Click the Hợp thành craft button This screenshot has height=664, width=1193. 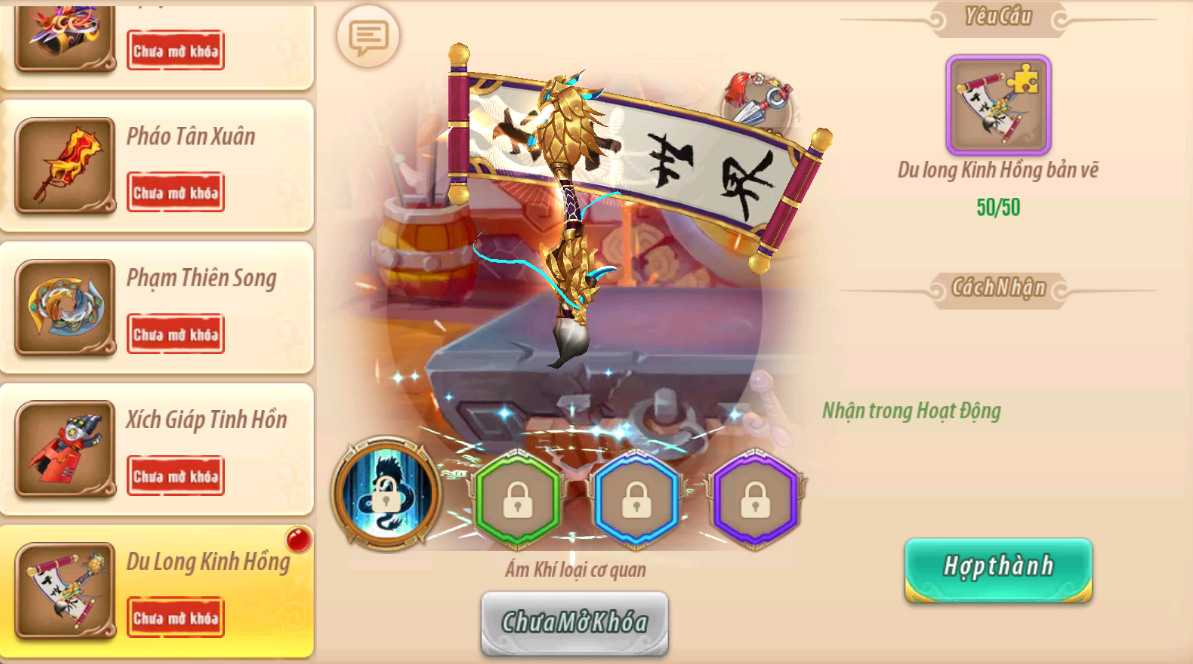[x=998, y=568]
